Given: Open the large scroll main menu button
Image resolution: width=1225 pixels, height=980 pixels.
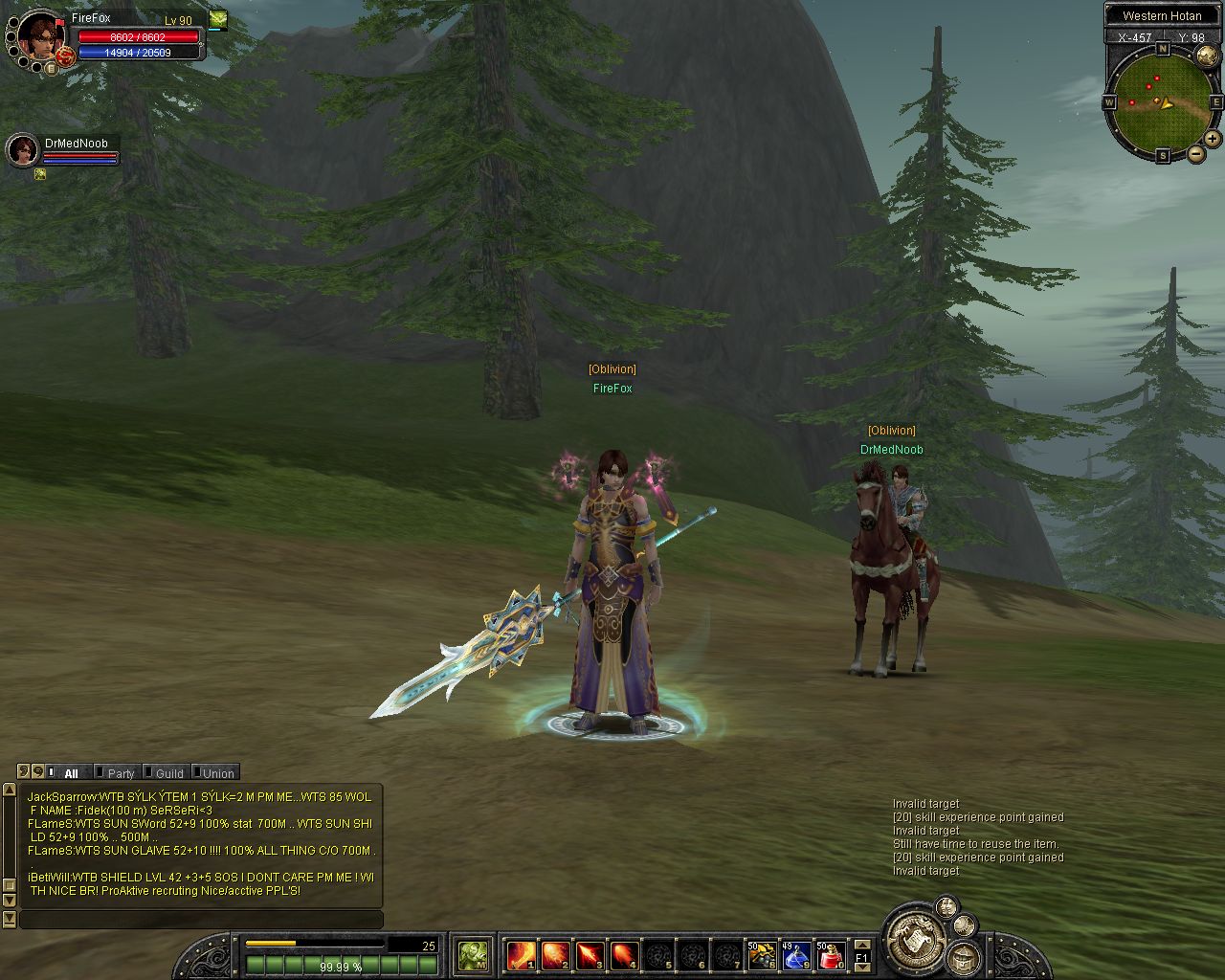Looking at the screenshot, I should point(910,937).
